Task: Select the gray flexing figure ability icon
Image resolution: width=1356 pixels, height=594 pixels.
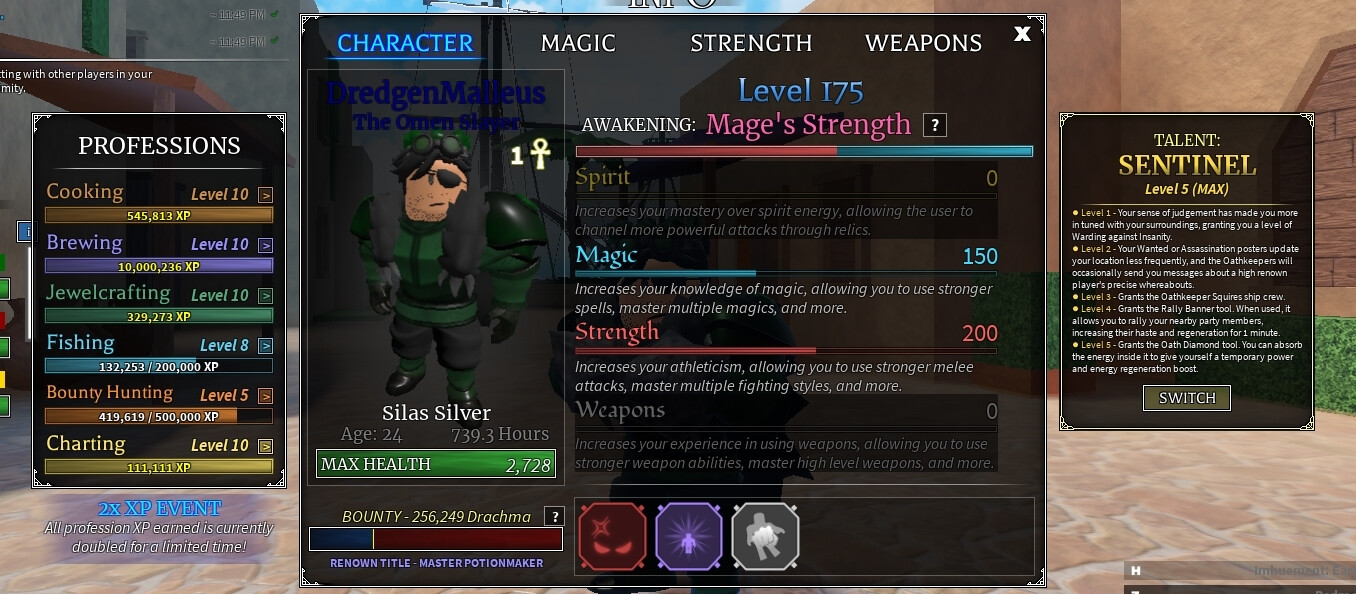Action: click(765, 537)
